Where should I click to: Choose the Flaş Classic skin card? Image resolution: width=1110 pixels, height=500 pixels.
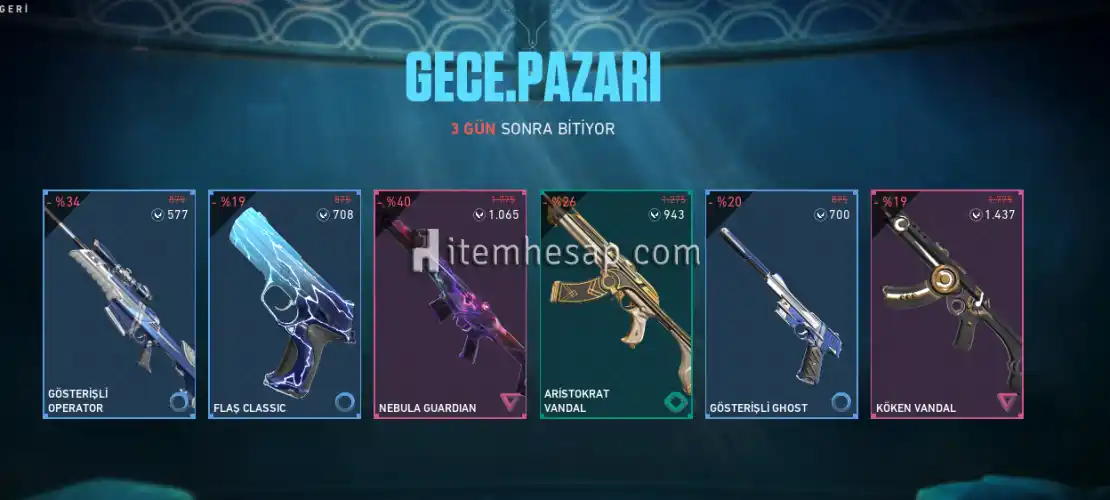(284, 304)
